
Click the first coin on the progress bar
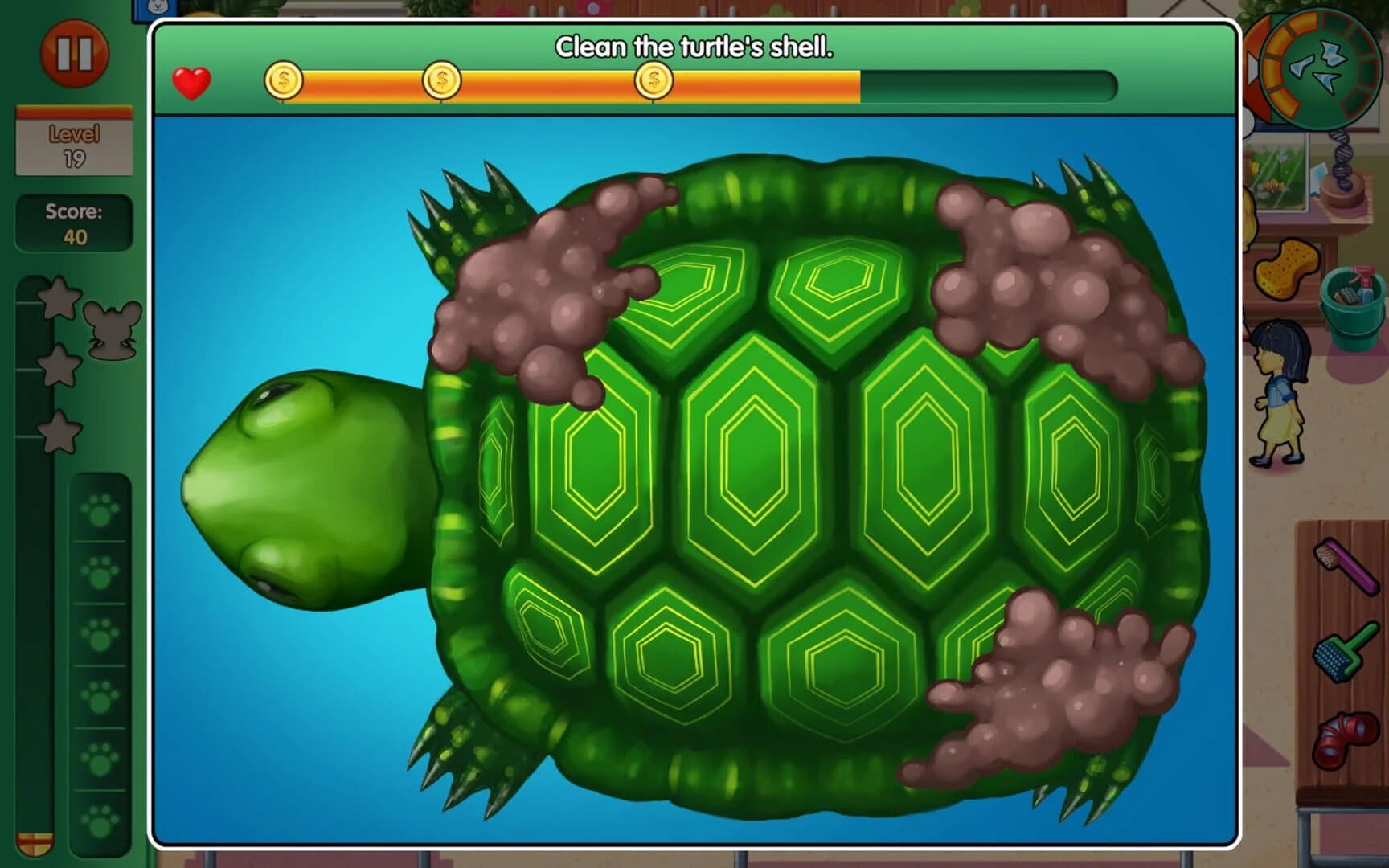click(283, 80)
